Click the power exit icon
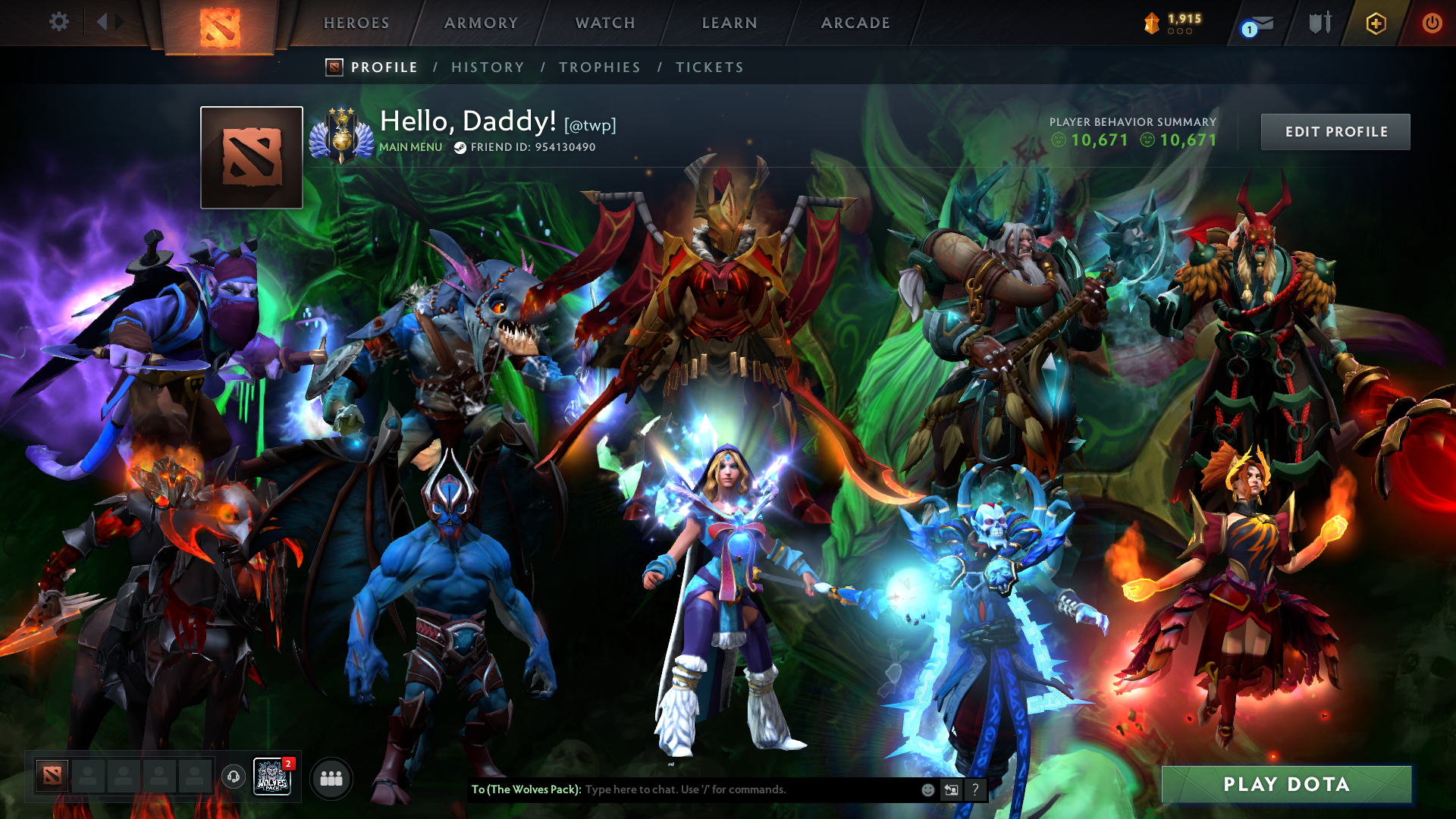Viewport: 1456px width, 819px height. [x=1432, y=23]
